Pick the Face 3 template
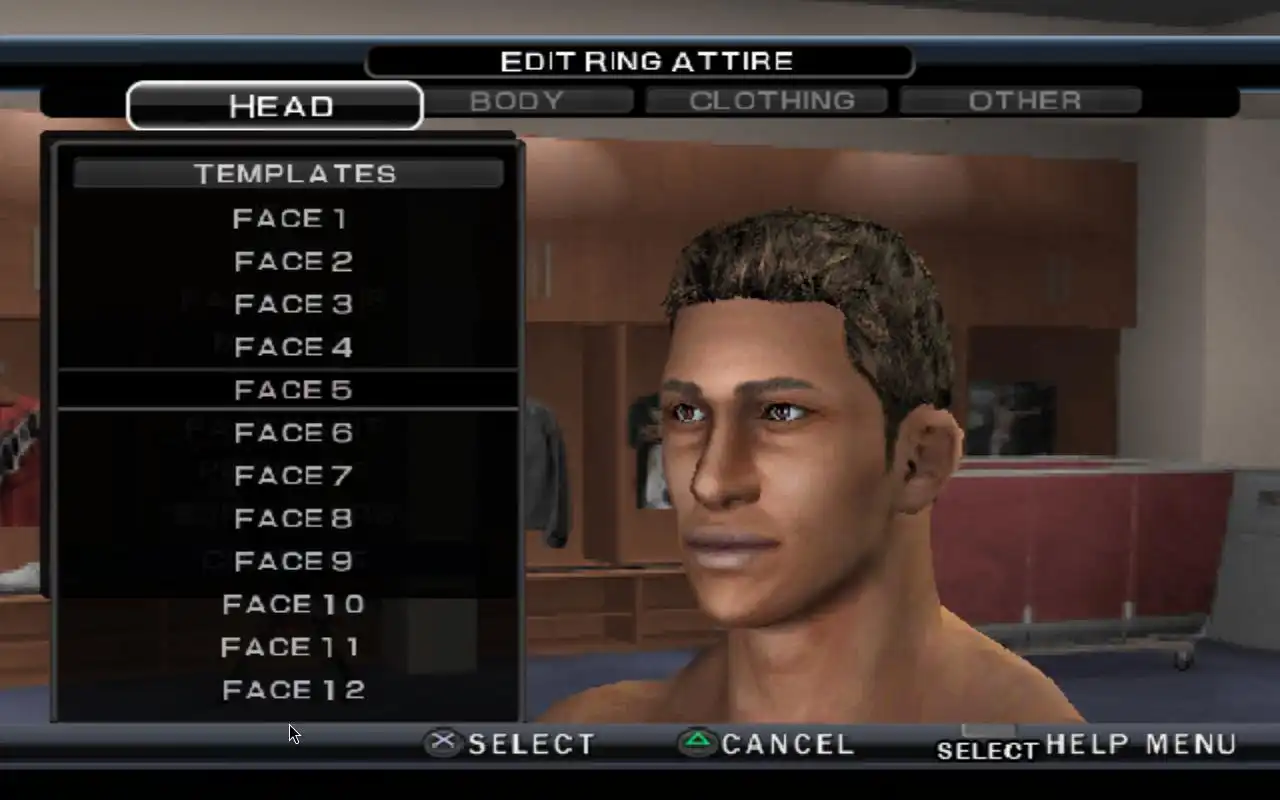The height and width of the screenshot is (800, 1280). [293, 305]
